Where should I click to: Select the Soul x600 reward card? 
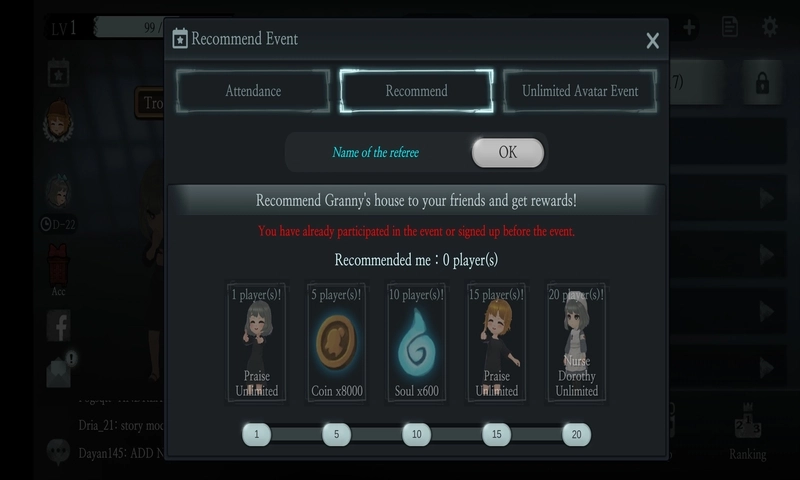pos(416,342)
